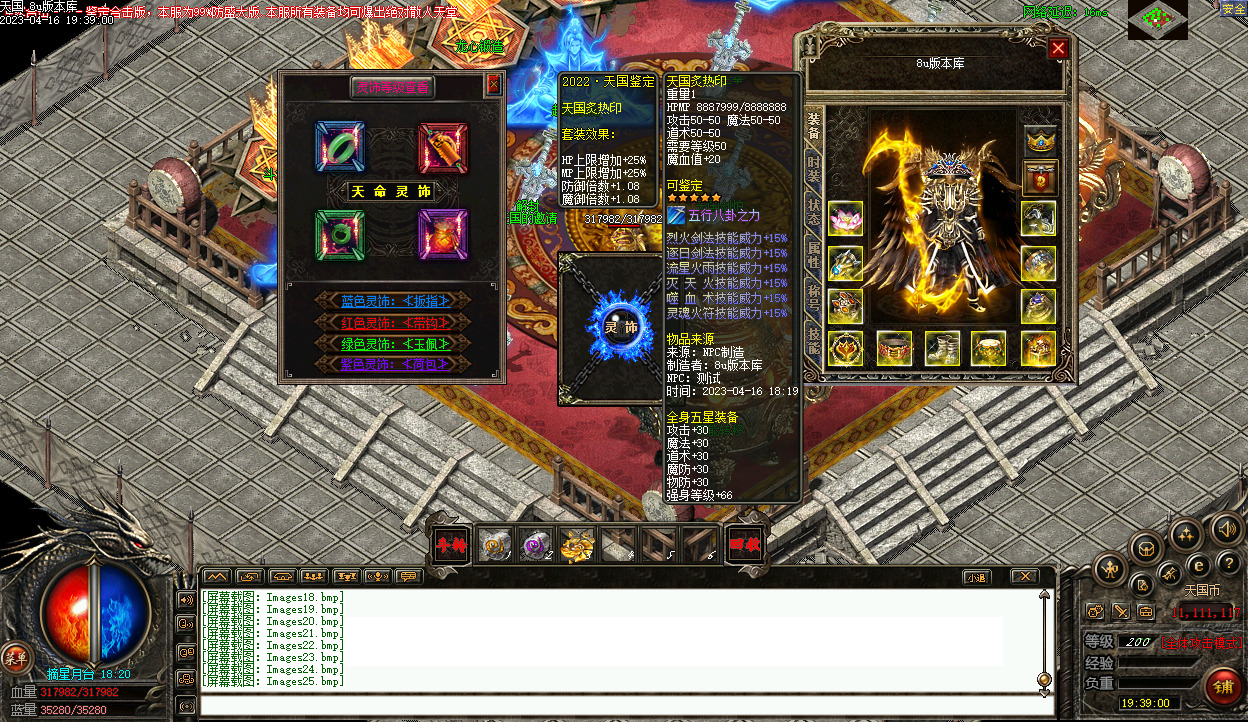Select the green jade pendant ornament slot
This screenshot has width=1248, height=722.
coord(340,235)
